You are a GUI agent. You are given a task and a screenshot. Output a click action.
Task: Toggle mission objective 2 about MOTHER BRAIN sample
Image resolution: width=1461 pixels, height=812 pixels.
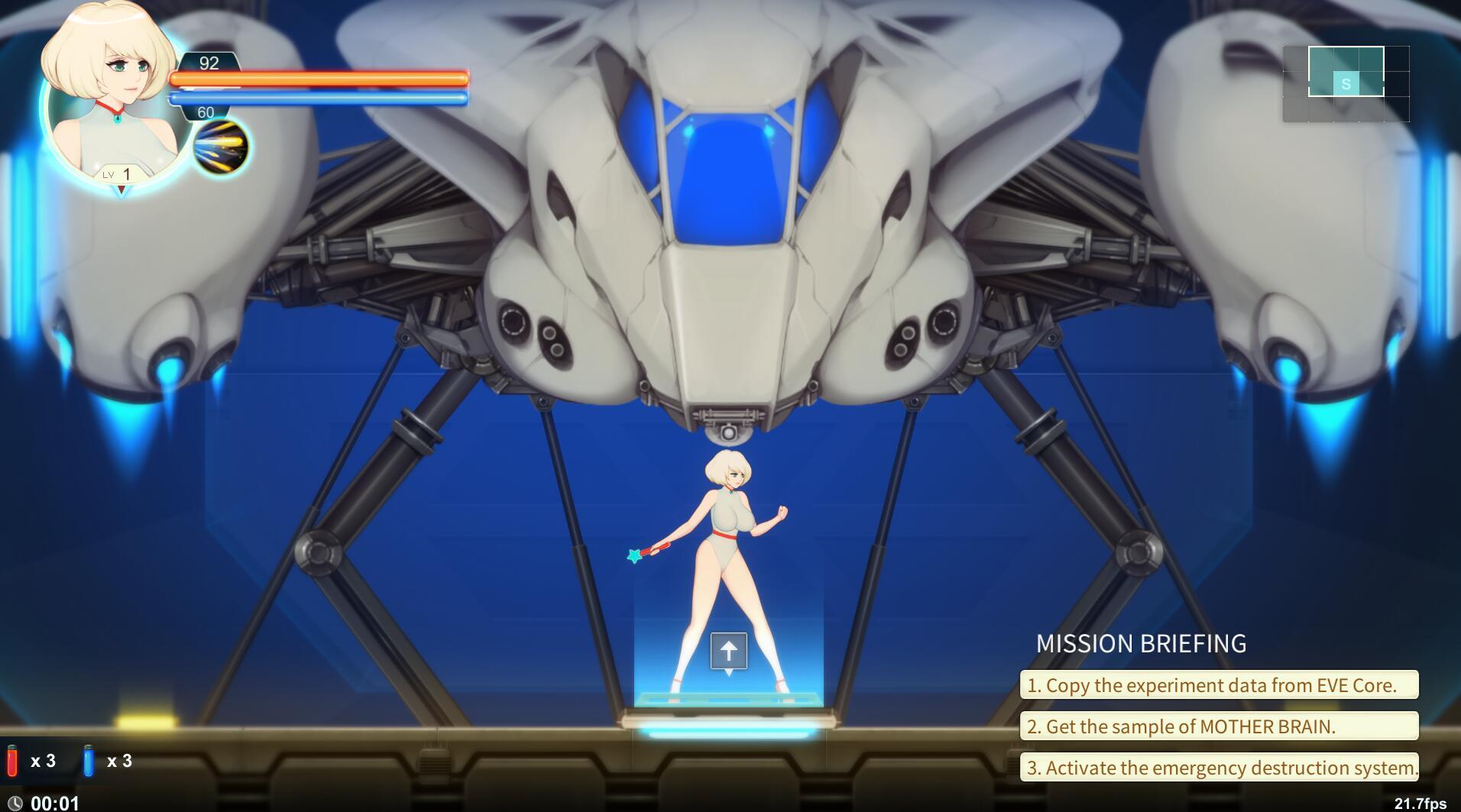click(1219, 726)
